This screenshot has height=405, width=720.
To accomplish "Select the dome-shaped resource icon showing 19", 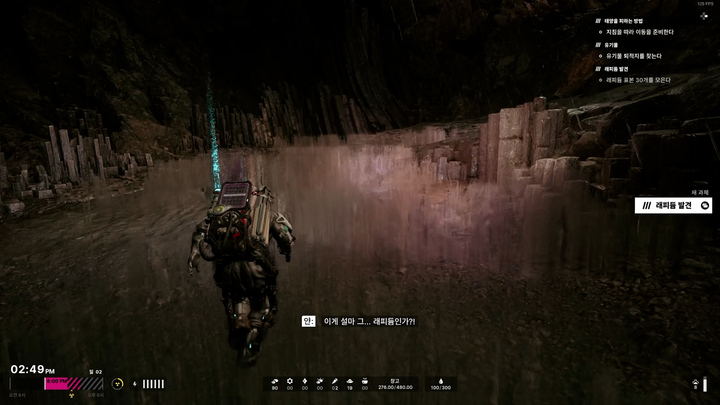I will click(x=350, y=381).
